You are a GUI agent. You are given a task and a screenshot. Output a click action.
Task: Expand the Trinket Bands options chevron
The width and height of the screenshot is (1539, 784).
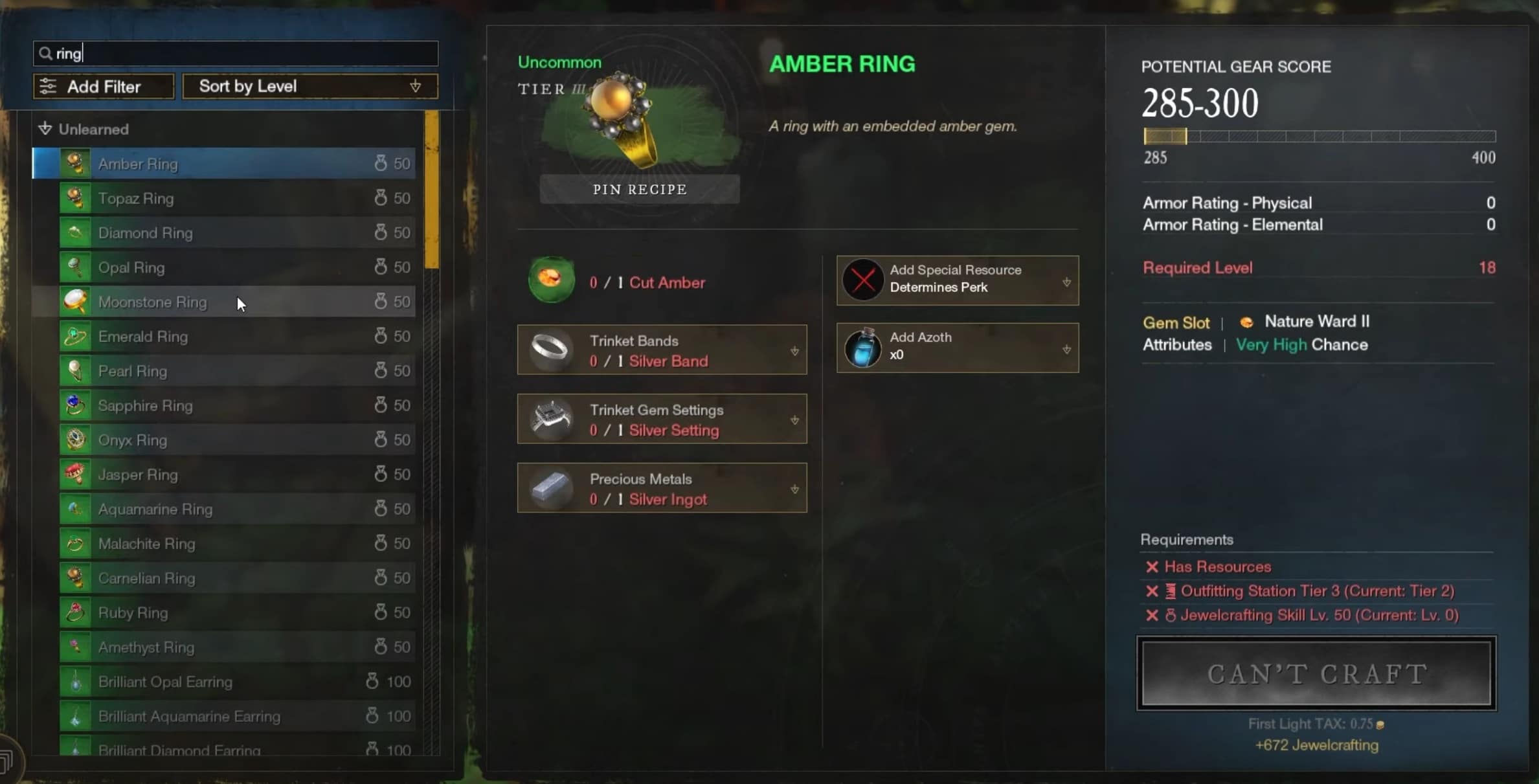click(x=795, y=352)
